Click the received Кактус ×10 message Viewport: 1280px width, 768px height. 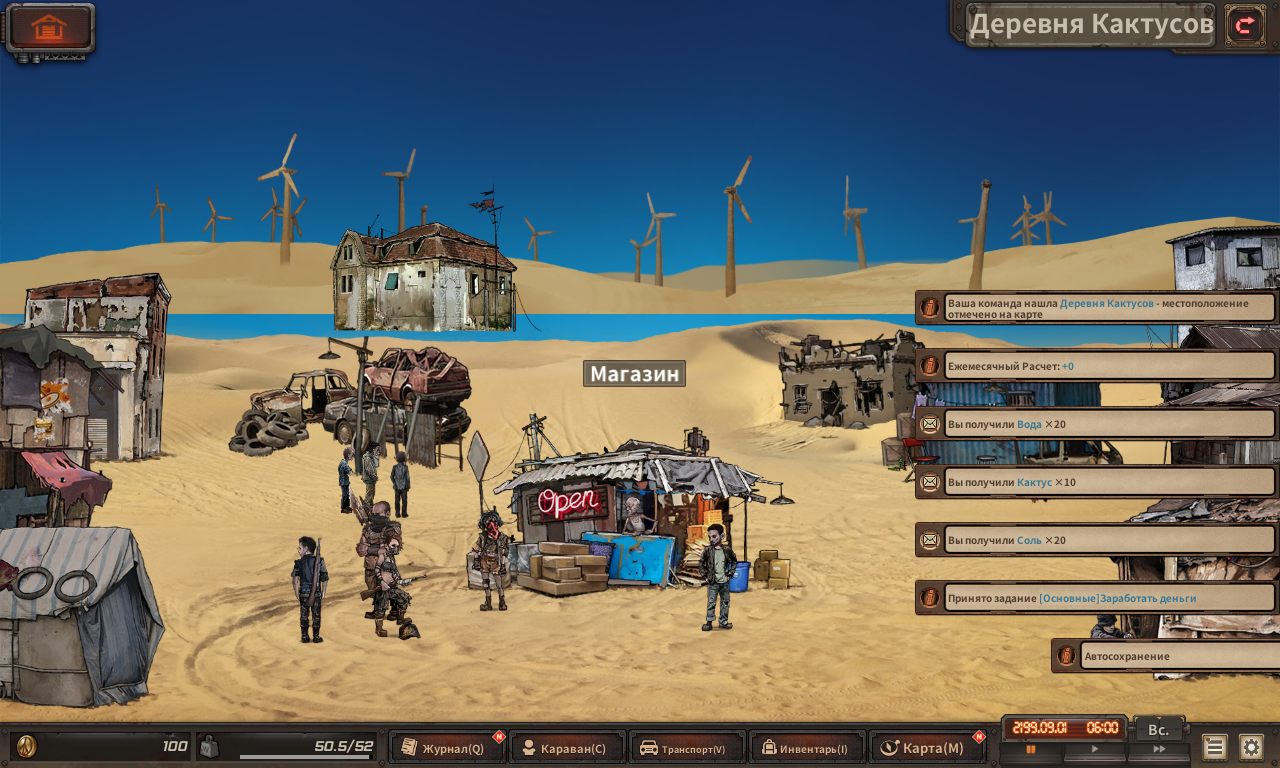pyautogui.click(x=1096, y=482)
